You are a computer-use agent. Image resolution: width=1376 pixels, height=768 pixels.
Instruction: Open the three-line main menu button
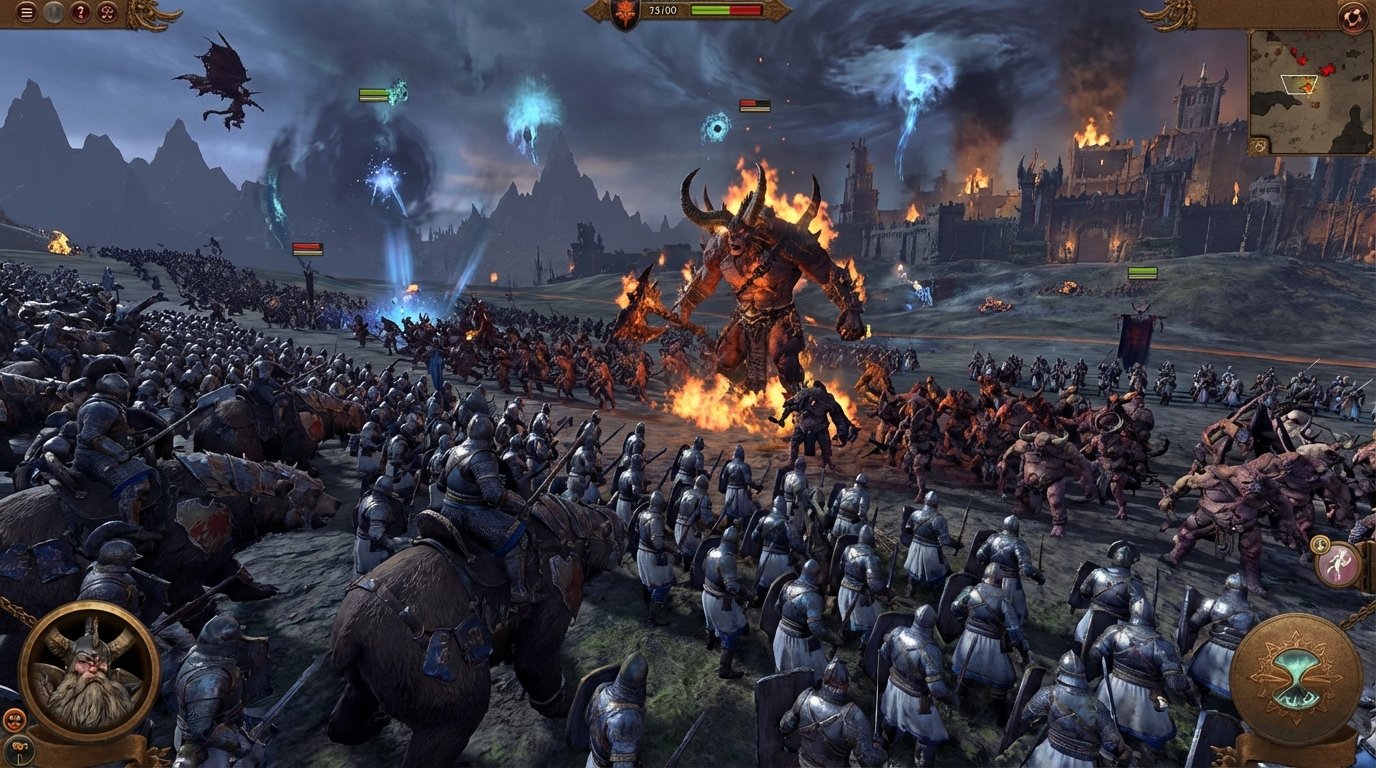(26, 12)
